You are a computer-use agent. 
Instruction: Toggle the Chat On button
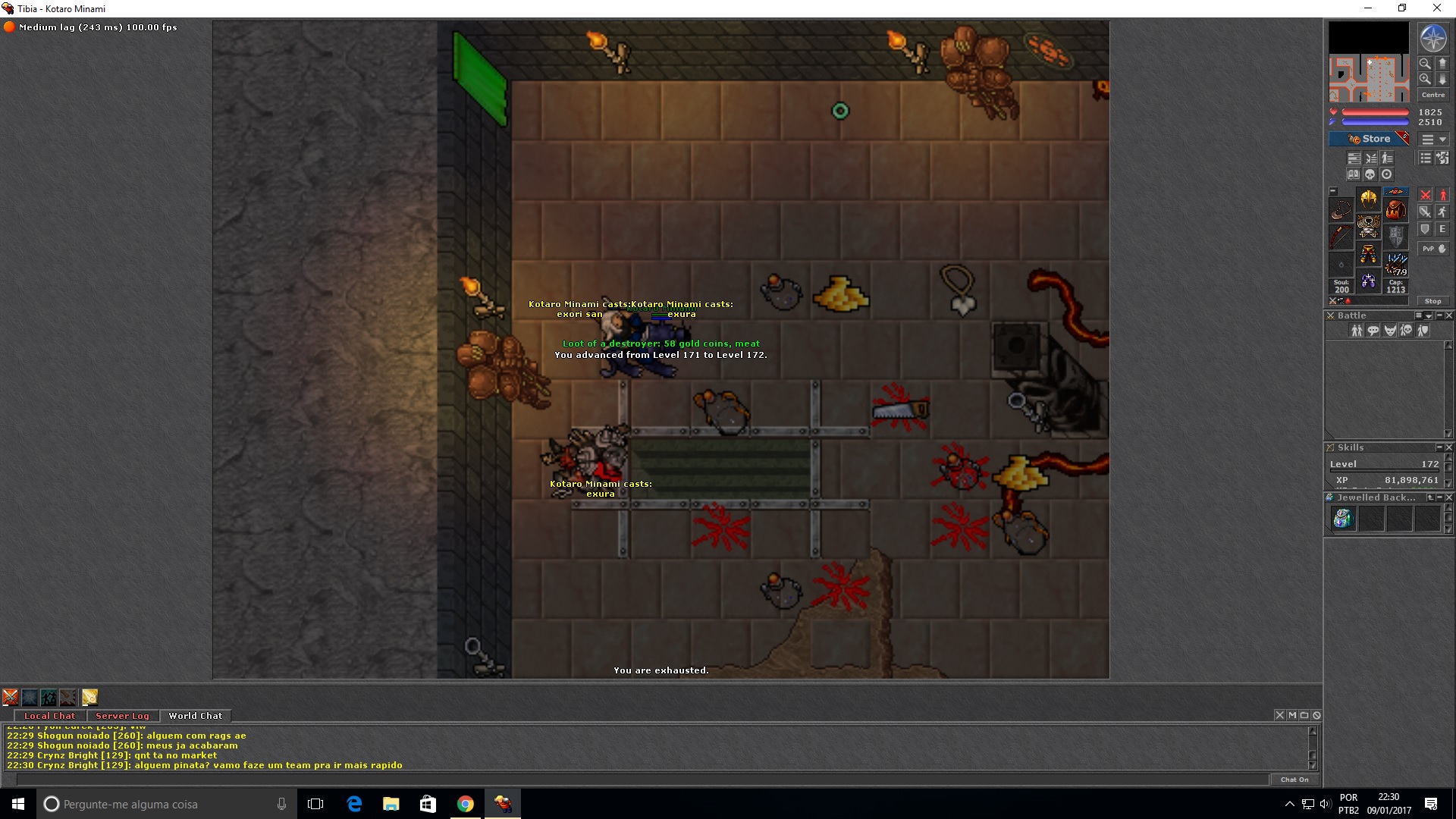tap(1294, 780)
